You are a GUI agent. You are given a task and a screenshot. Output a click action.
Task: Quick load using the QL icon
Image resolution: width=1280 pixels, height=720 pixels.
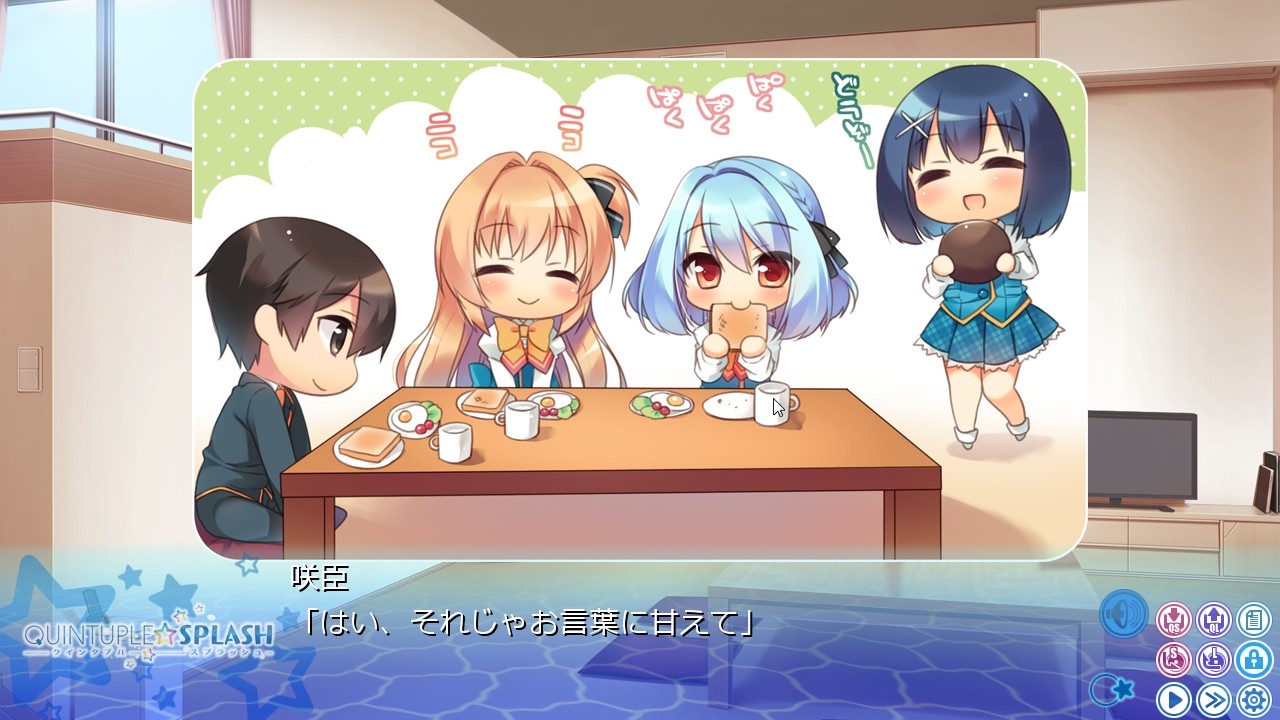pyautogui.click(x=1213, y=619)
